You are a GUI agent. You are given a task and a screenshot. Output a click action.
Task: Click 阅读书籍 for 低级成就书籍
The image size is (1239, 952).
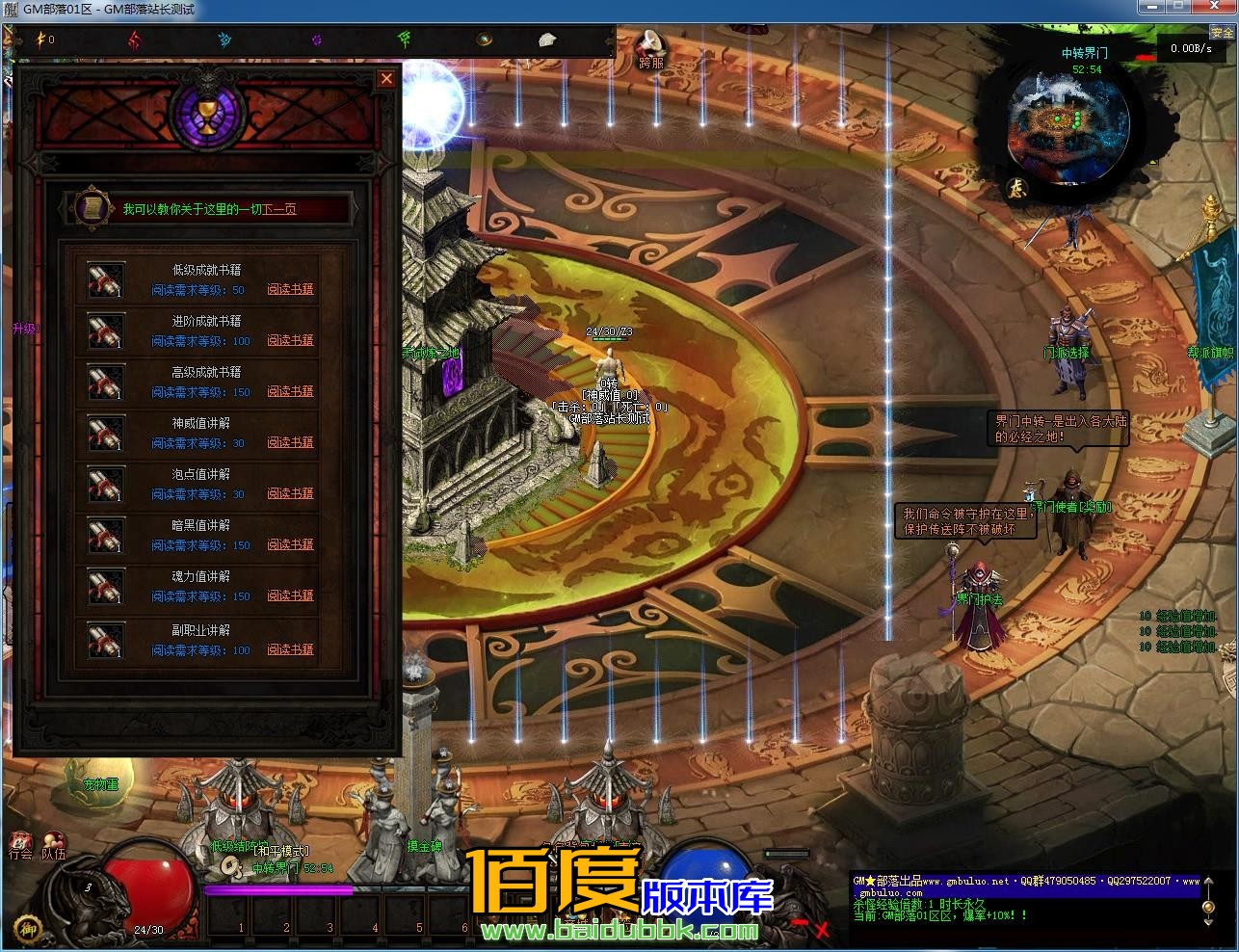click(291, 289)
